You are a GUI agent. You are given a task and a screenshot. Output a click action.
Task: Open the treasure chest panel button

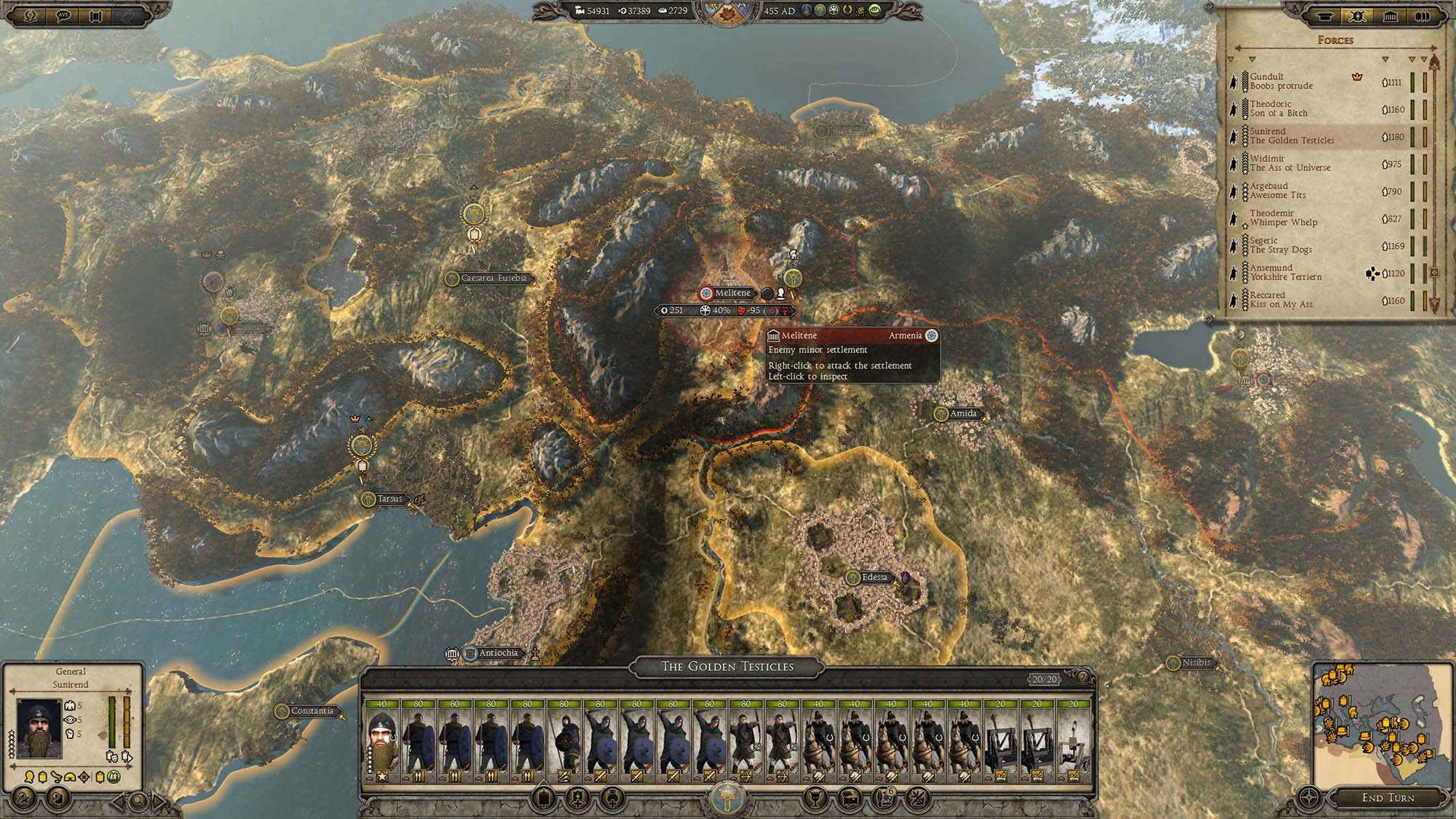(850, 797)
